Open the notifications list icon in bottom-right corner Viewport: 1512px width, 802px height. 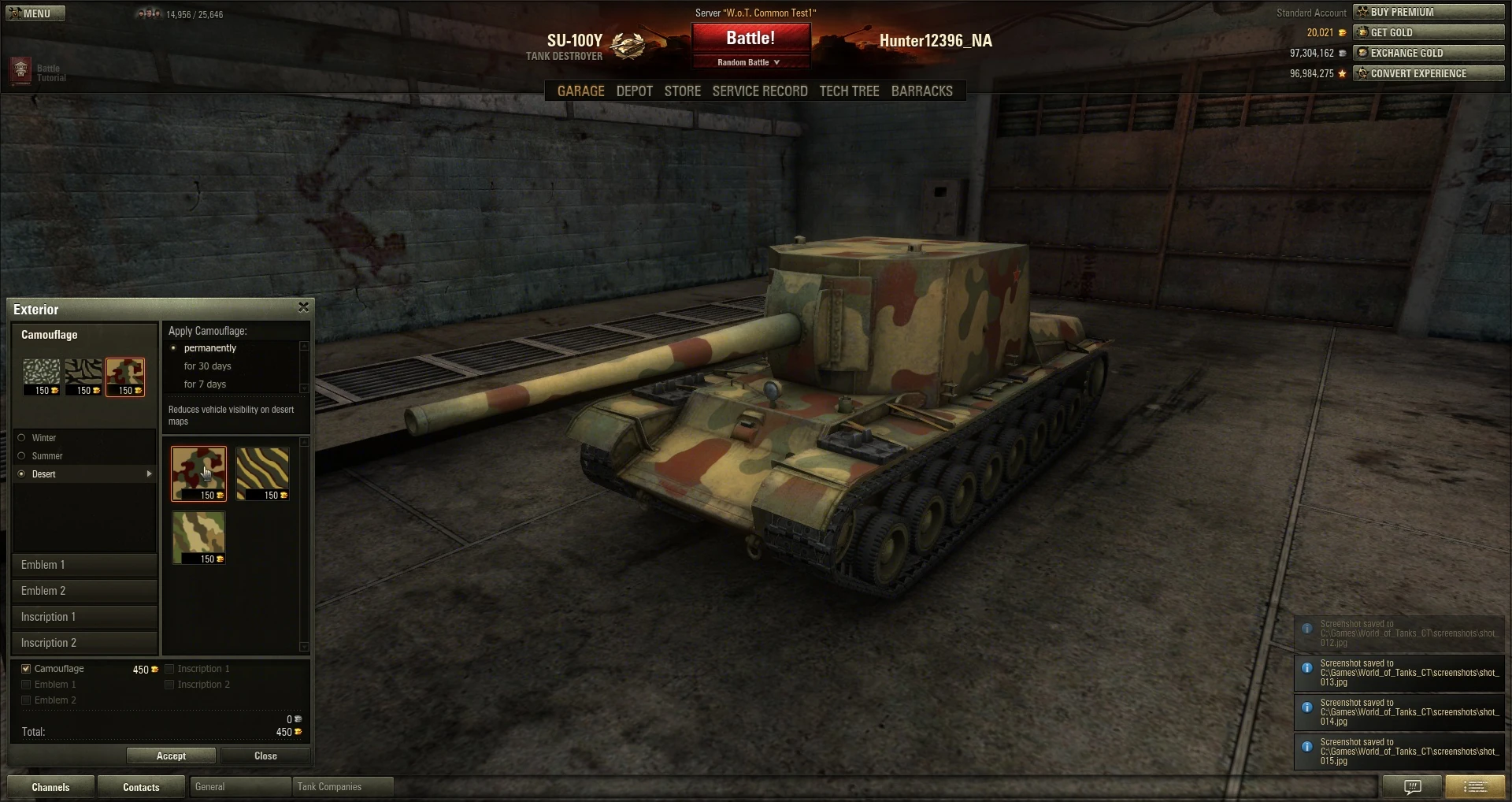point(1474,786)
